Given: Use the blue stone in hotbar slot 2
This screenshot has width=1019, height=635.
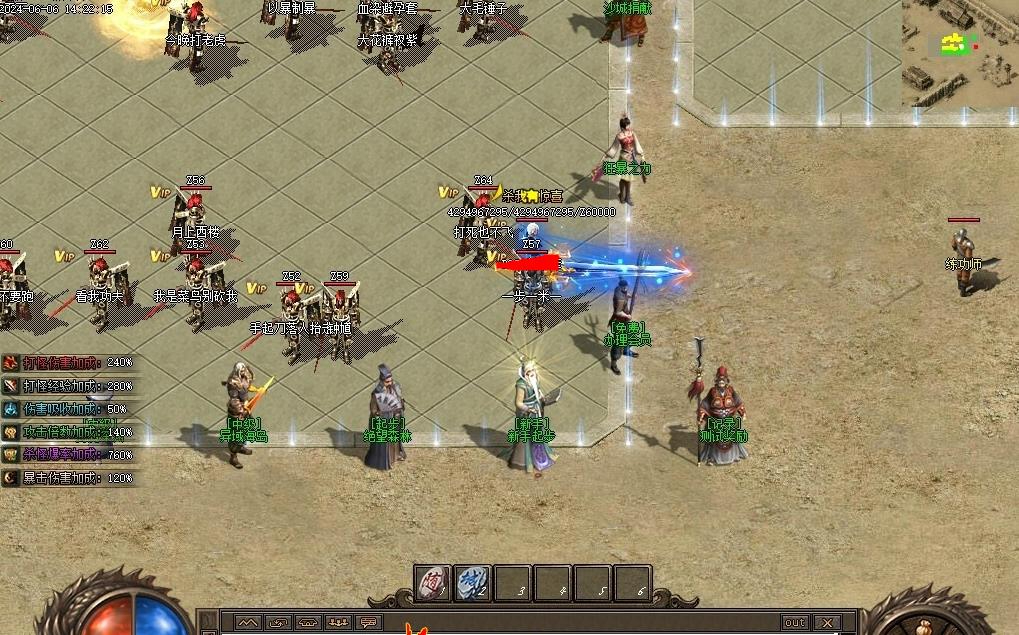Looking at the screenshot, I should [x=473, y=583].
